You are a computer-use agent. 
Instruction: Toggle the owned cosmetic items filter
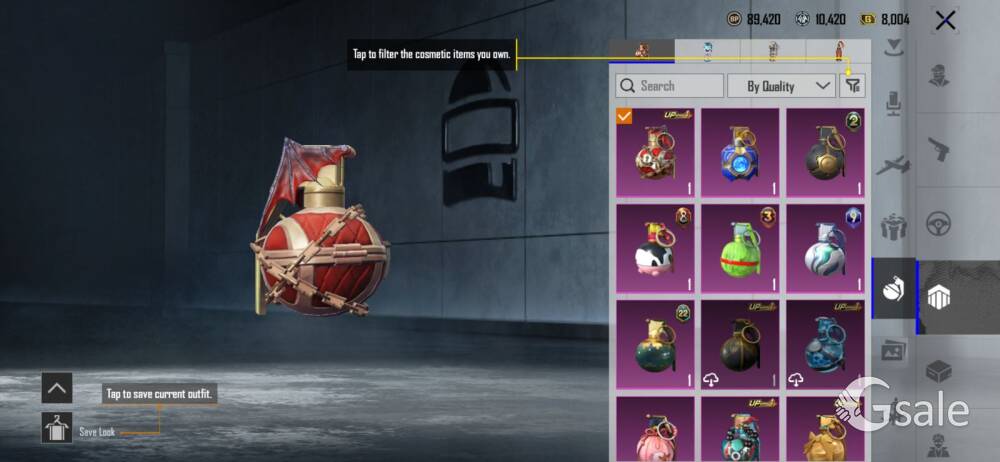pos(852,86)
